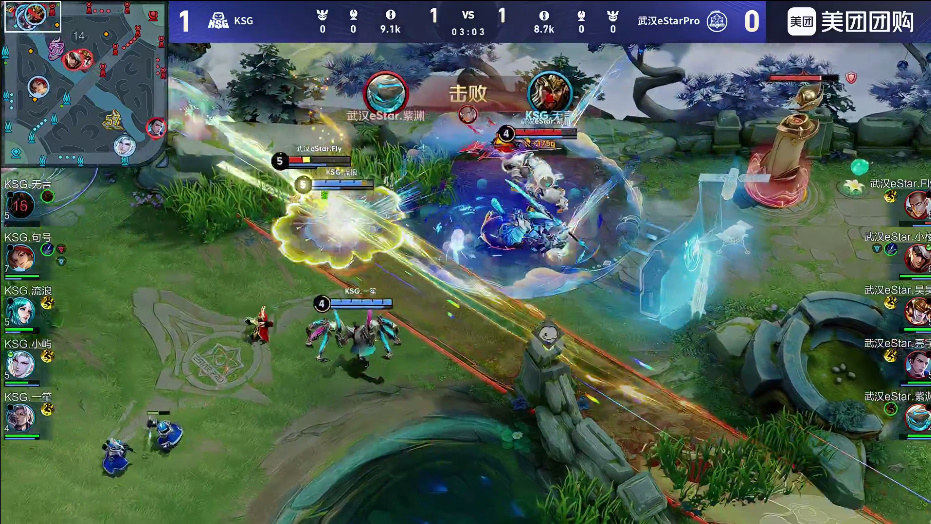Viewport: 931px width, 524px height.
Task: Open the 美团团购 sponsor banner
Action: [x=851, y=21]
